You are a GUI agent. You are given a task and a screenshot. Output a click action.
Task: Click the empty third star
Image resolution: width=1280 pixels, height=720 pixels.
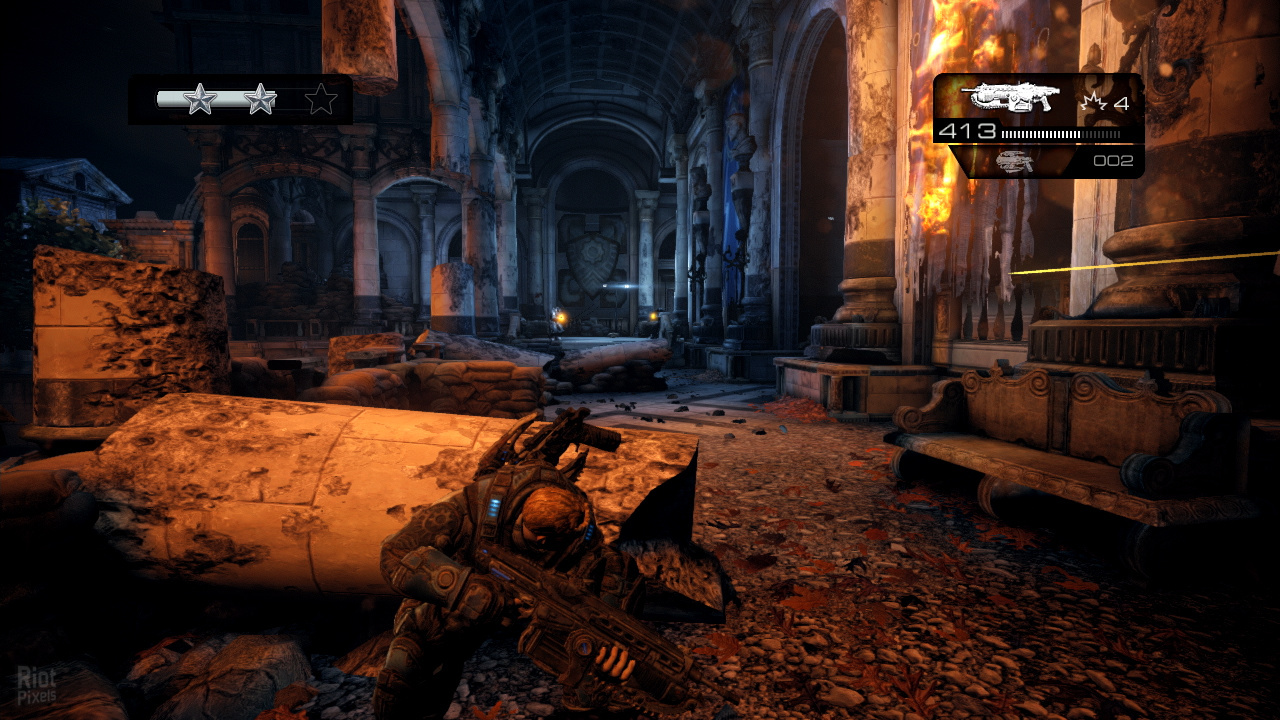321,99
